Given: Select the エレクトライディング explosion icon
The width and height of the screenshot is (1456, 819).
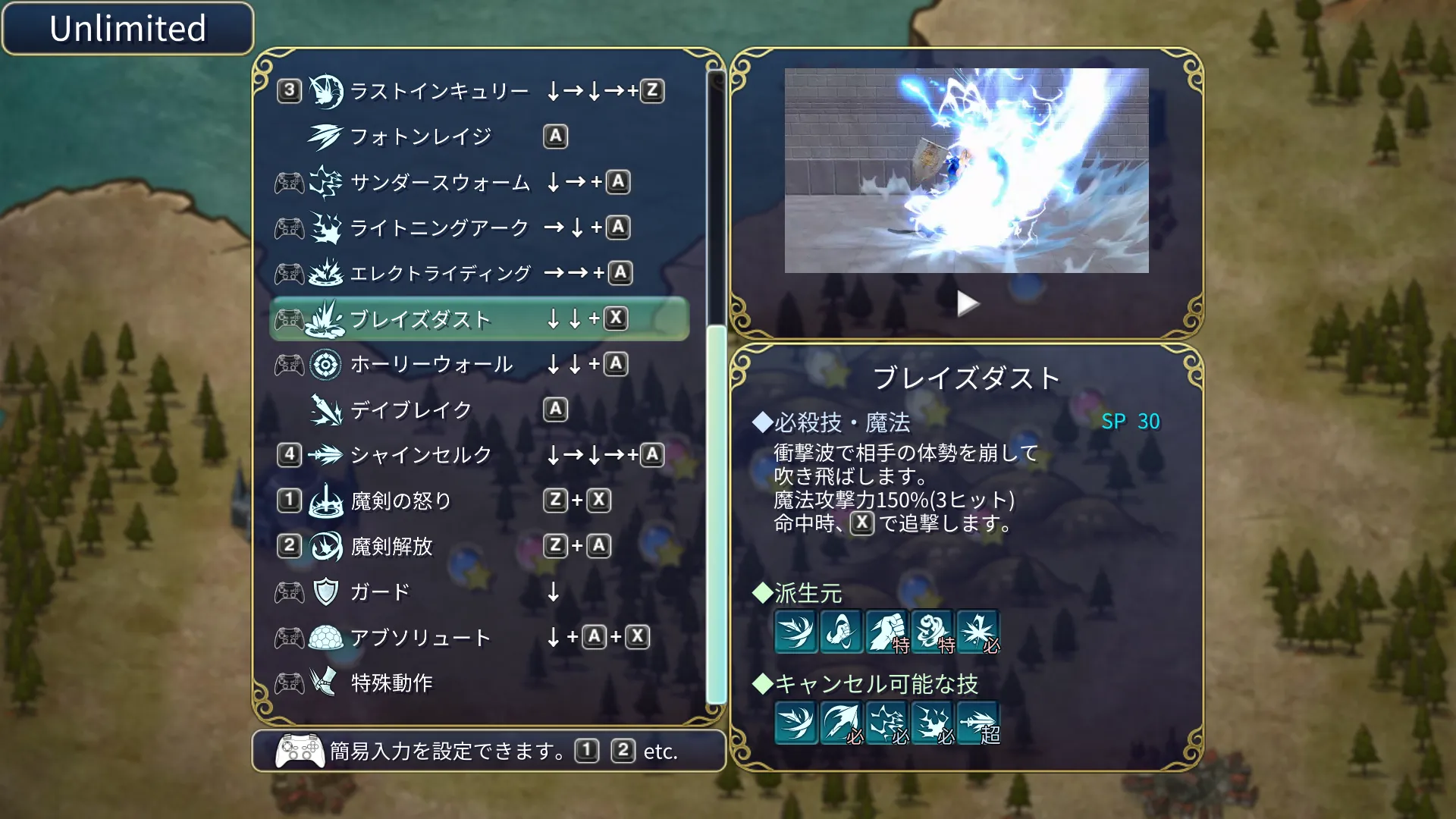Looking at the screenshot, I should coord(325,274).
